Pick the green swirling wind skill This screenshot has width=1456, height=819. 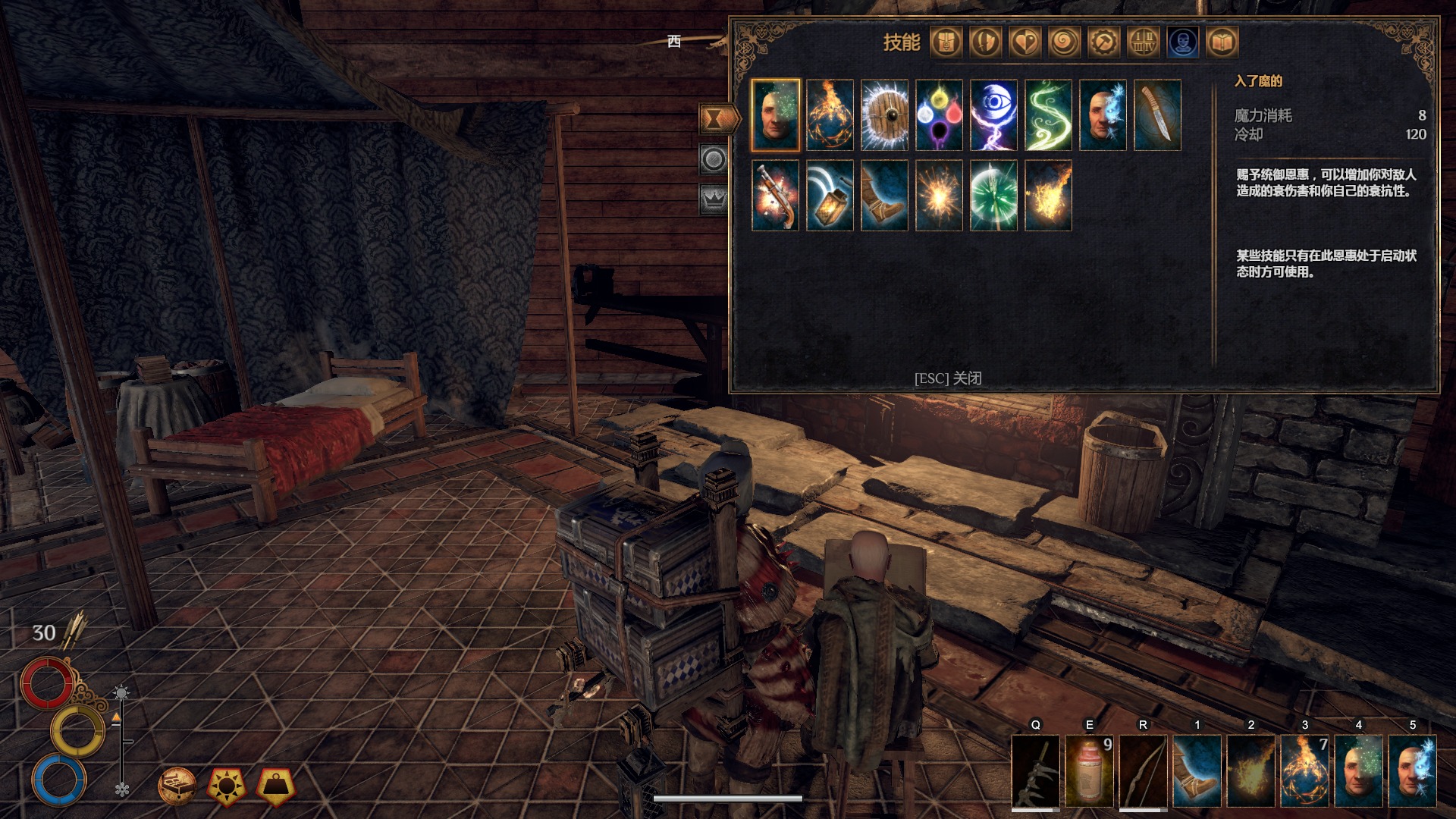(x=1048, y=115)
